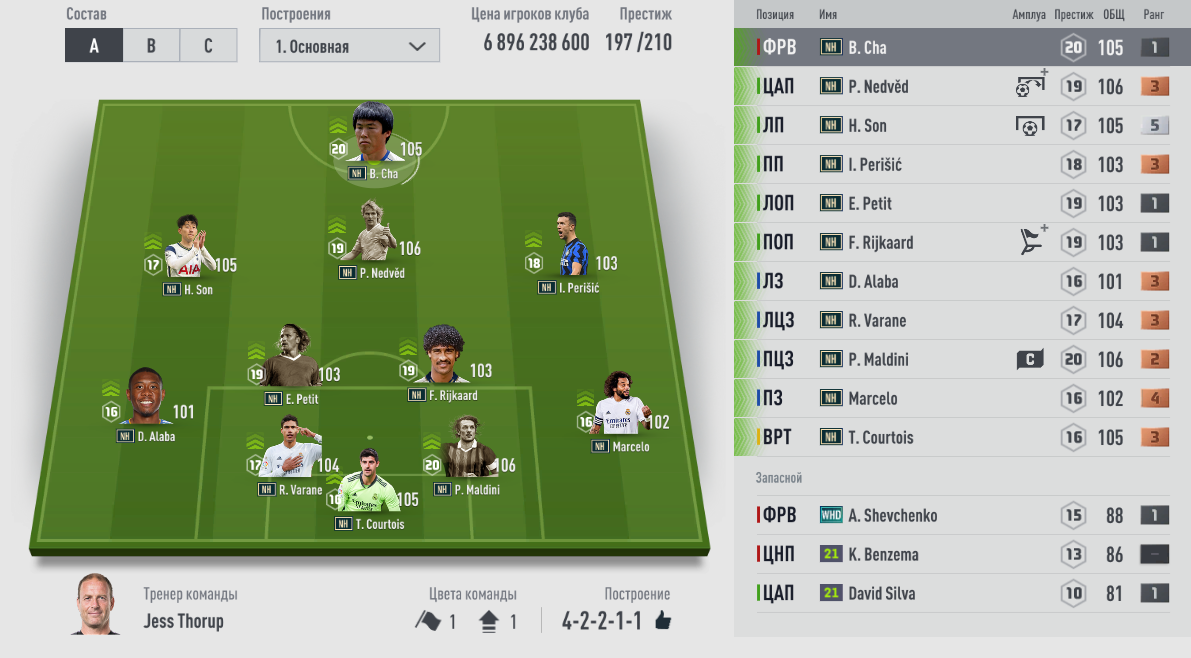Select substitute A. Shevchenko row
The image size is (1191, 658).
click(960, 515)
